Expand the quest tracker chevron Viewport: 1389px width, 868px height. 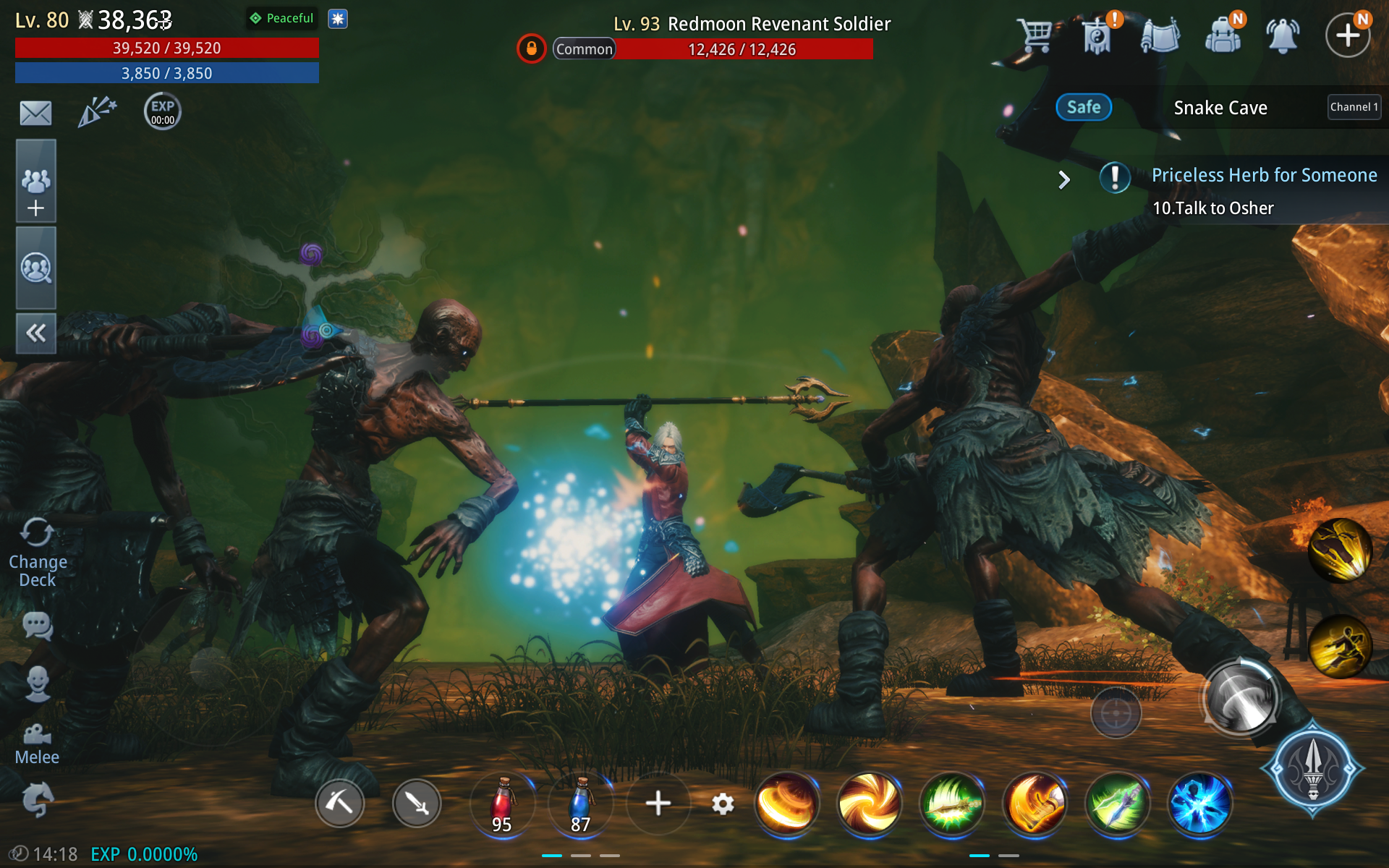[x=1063, y=179]
